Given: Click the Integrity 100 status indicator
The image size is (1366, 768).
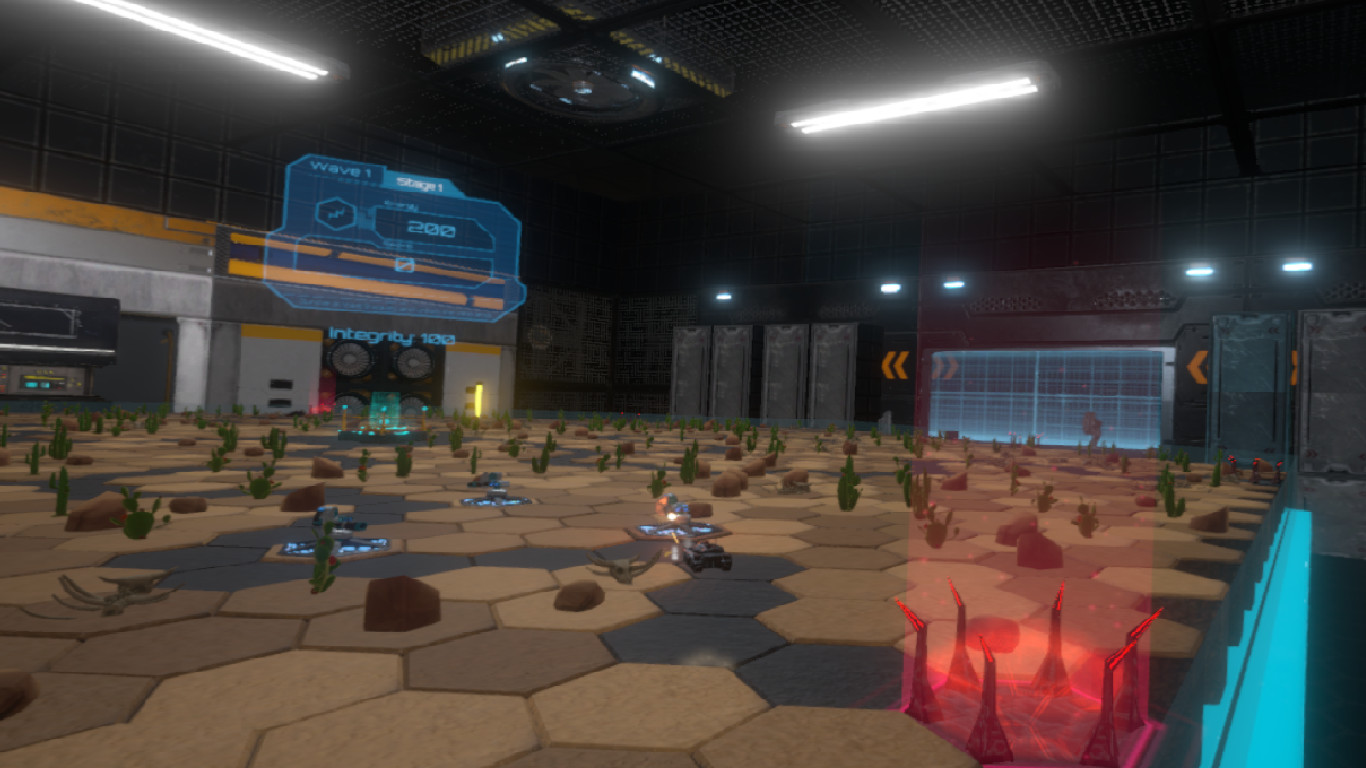Looking at the screenshot, I should (x=390, y=335).
